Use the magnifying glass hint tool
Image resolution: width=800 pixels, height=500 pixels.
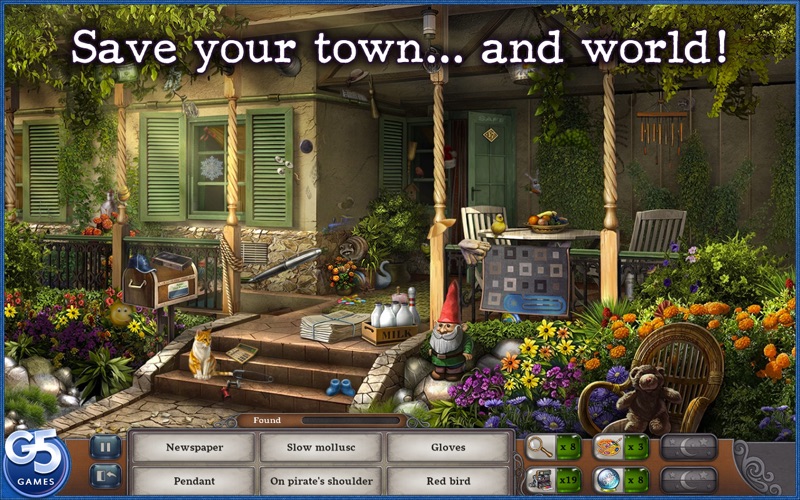541,447
